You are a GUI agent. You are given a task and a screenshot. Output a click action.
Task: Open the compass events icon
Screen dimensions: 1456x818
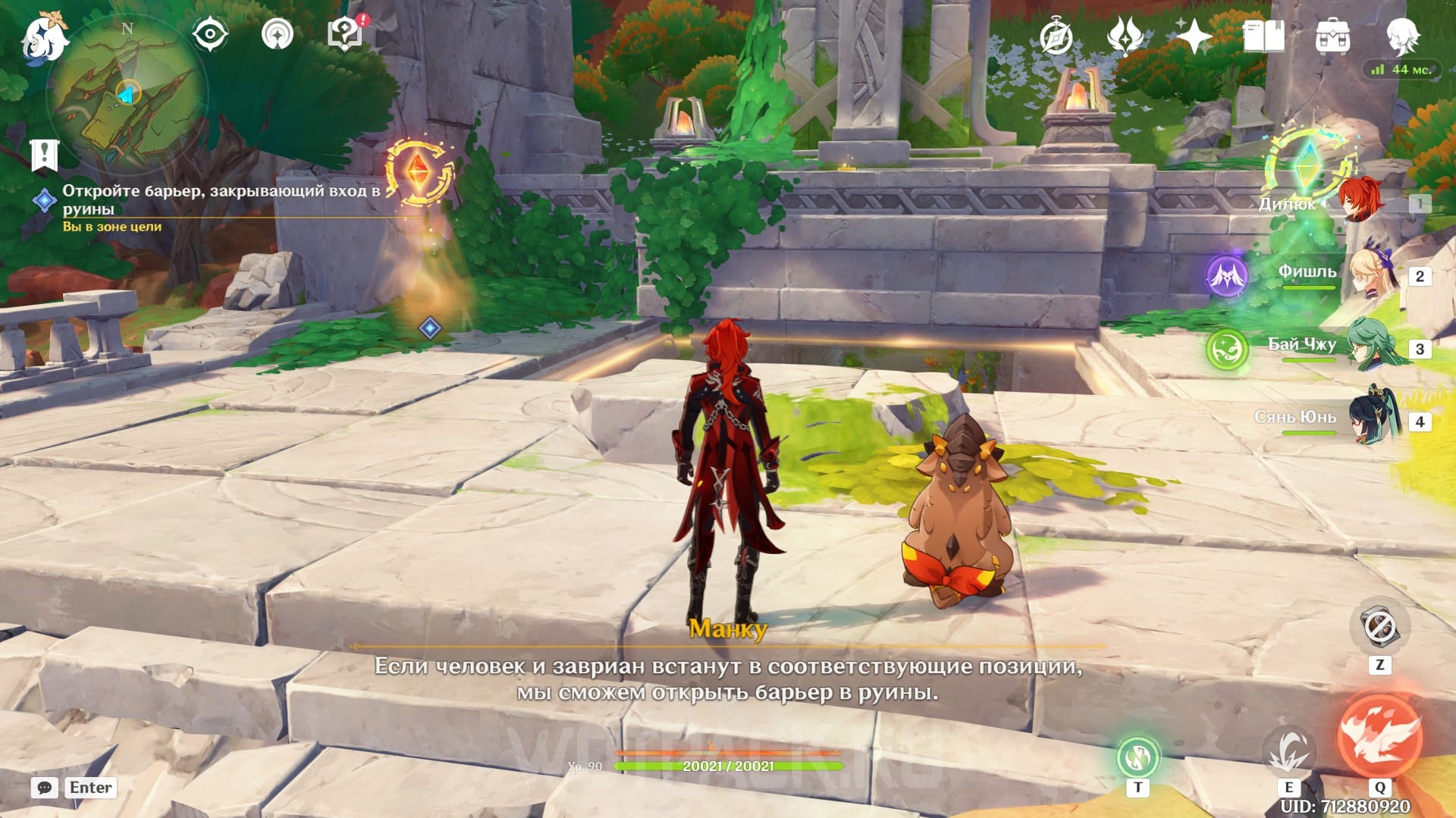click(x=1056, y=36)
